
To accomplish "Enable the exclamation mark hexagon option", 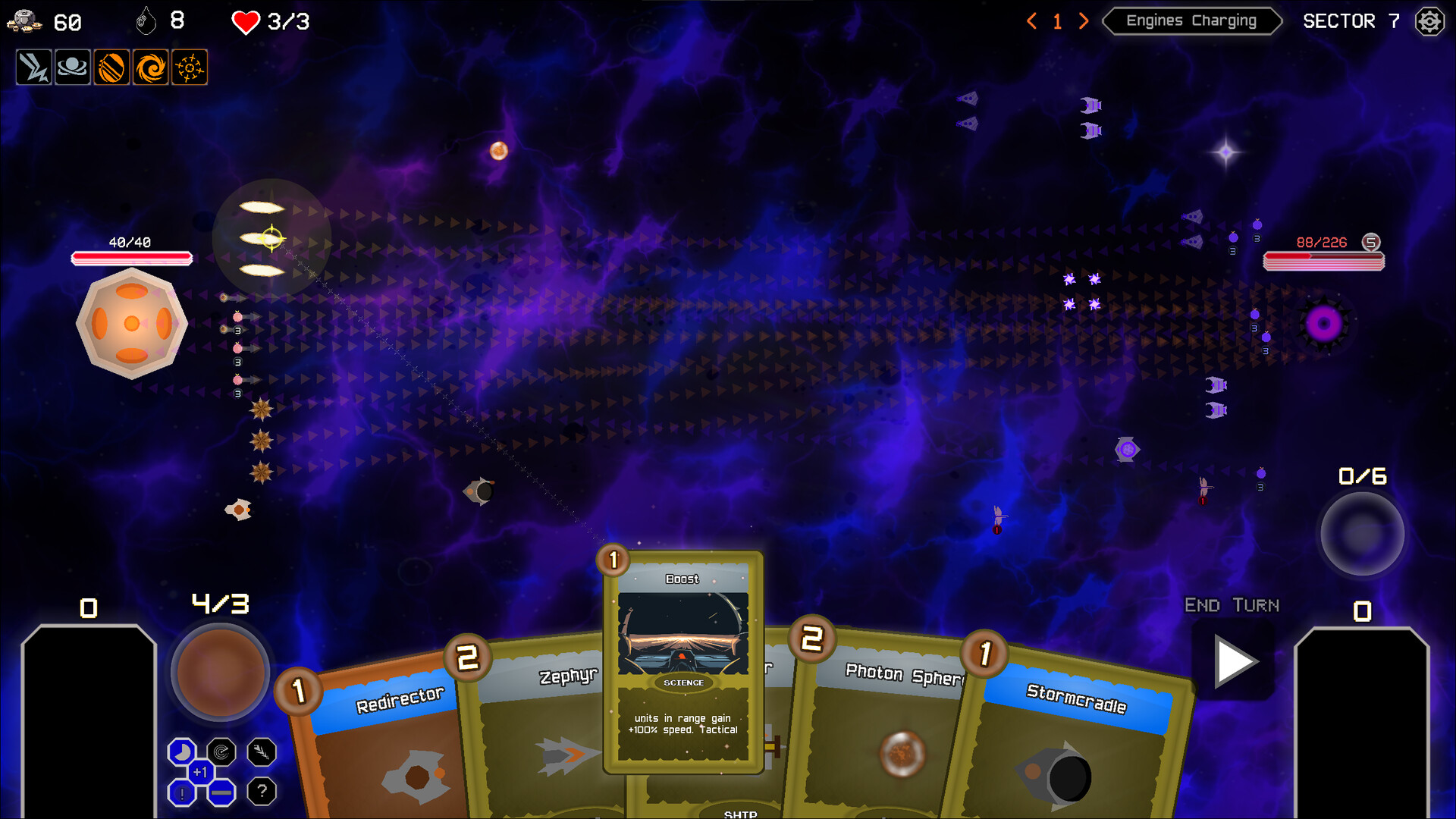I will (x=181, y=792).
